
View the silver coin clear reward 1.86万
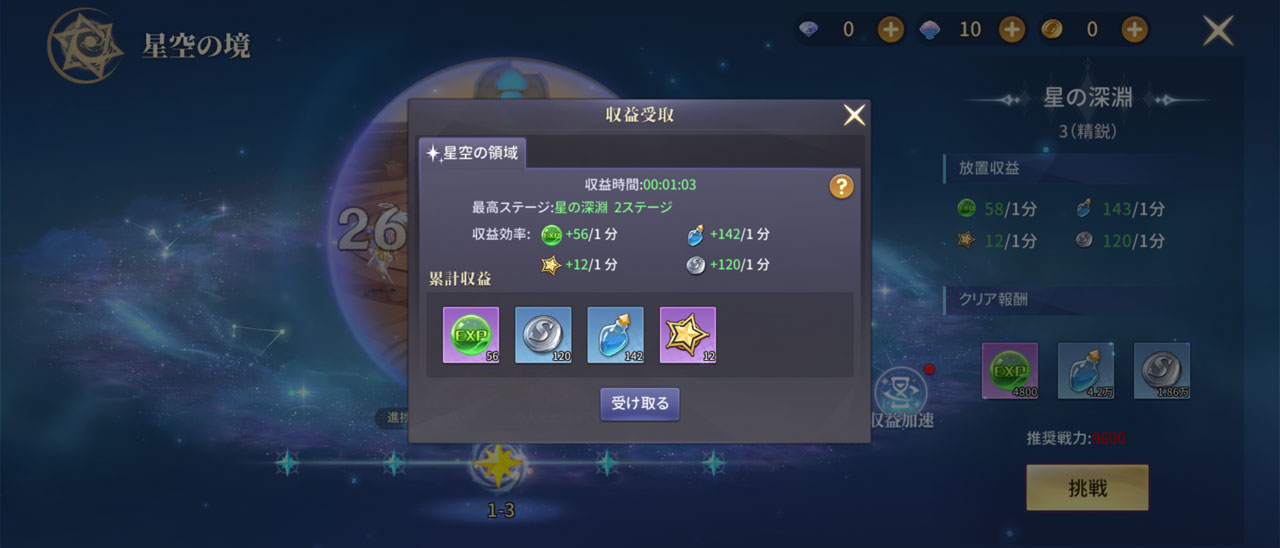pos(1162,370)
